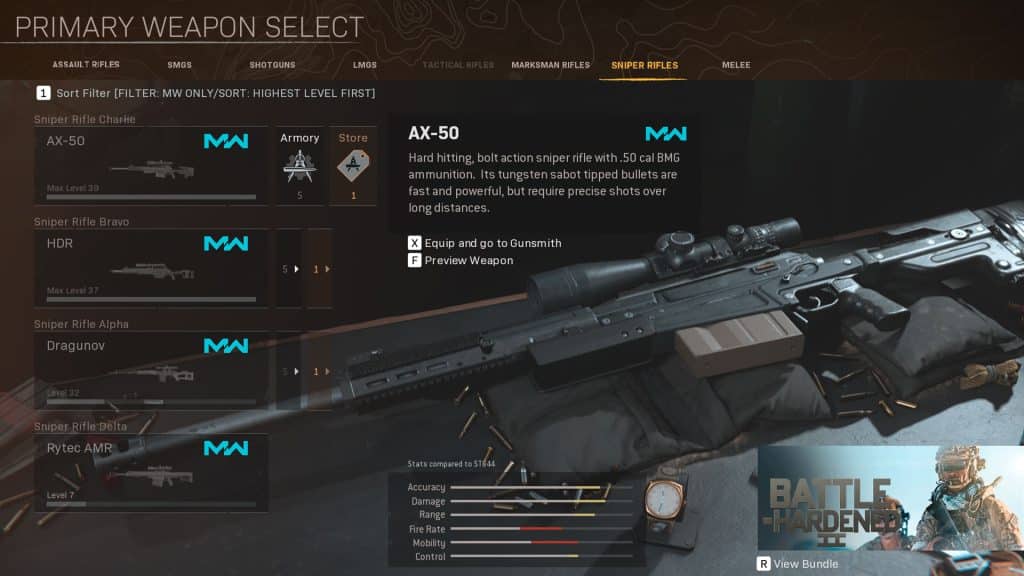Image resolution: width=1024 pixels, height=576 pixels.
Task: Open the SMGs weapon category
Action: tap(180, 65)
